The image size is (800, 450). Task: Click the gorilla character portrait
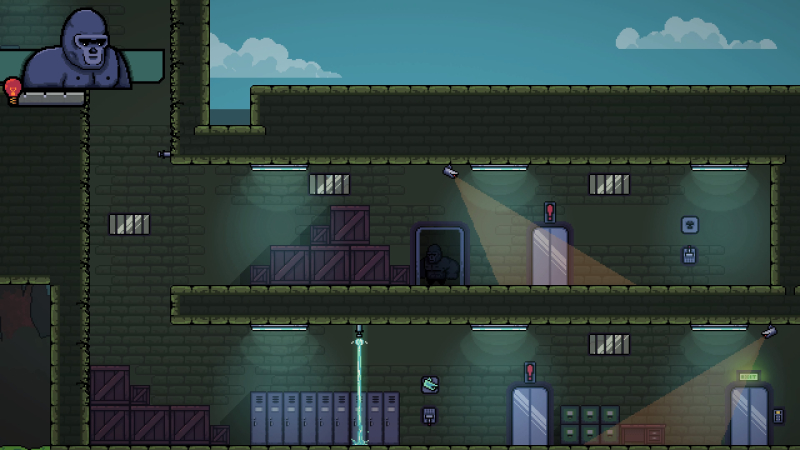[x=83, y=50]
